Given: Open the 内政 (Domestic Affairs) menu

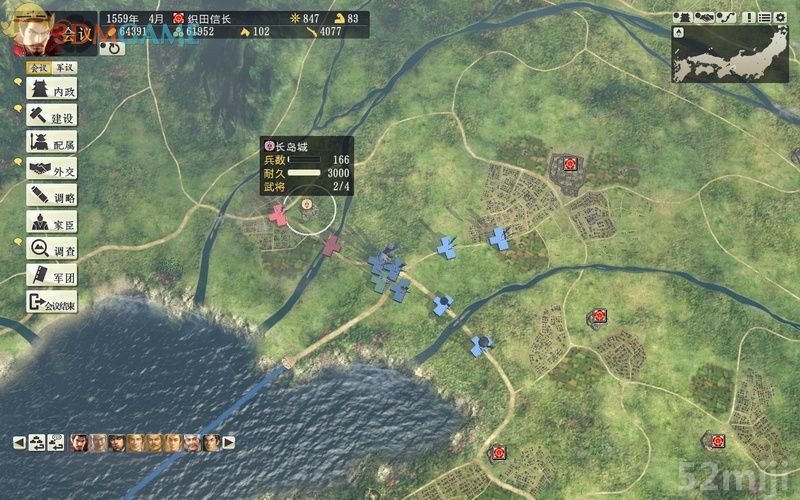Looking at the screenshot, I should [x=52, y=91].
